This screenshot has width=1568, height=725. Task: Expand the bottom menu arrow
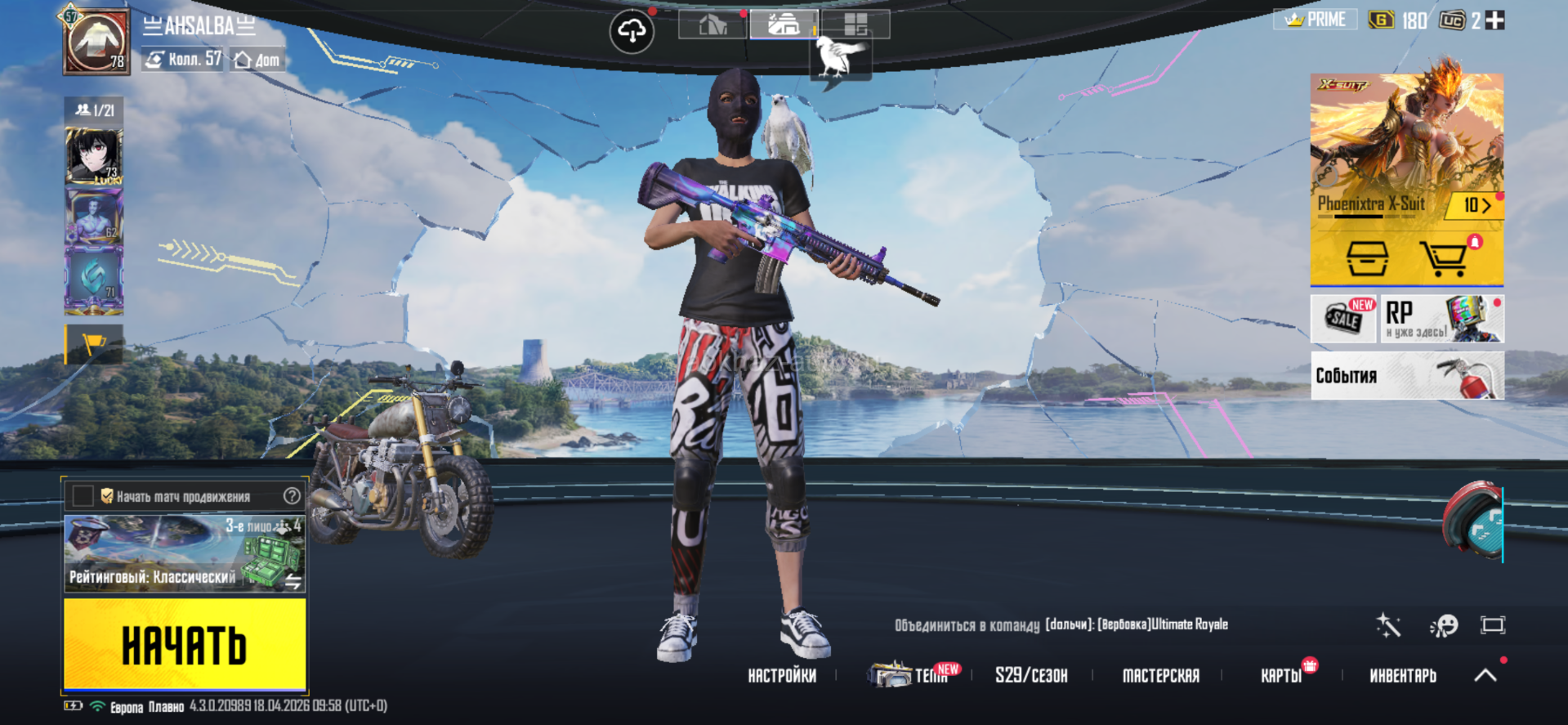[x=1485, y=675]
